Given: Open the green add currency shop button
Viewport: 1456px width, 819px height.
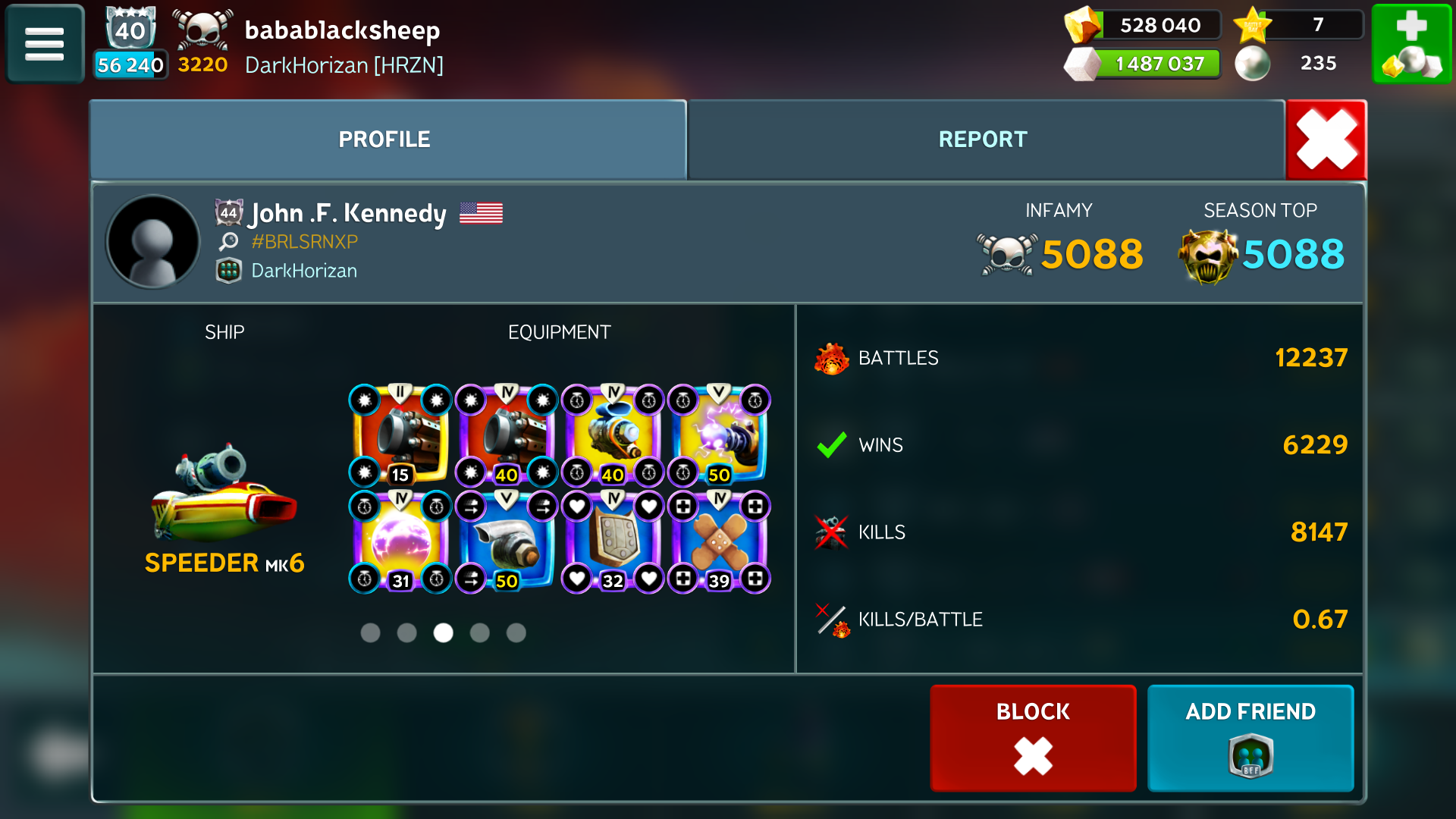Looking at the screenshot, I should 1411,43.
